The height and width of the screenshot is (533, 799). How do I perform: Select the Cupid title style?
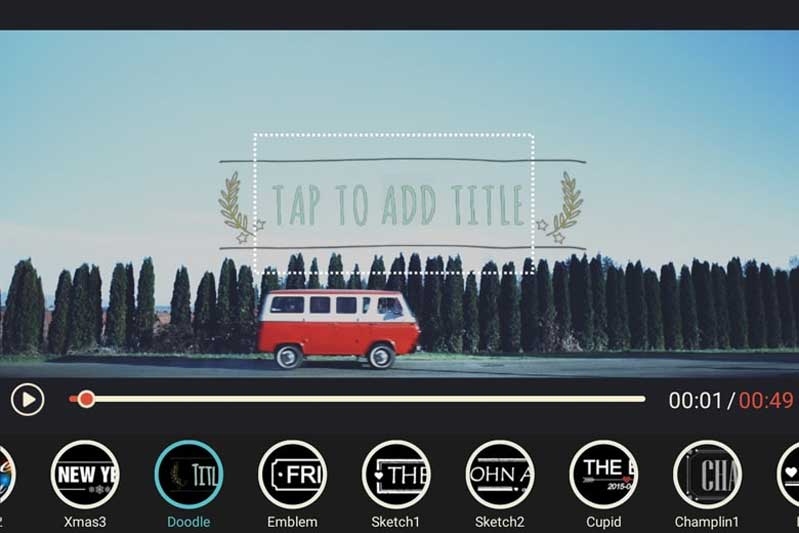[x=603, y=474]
